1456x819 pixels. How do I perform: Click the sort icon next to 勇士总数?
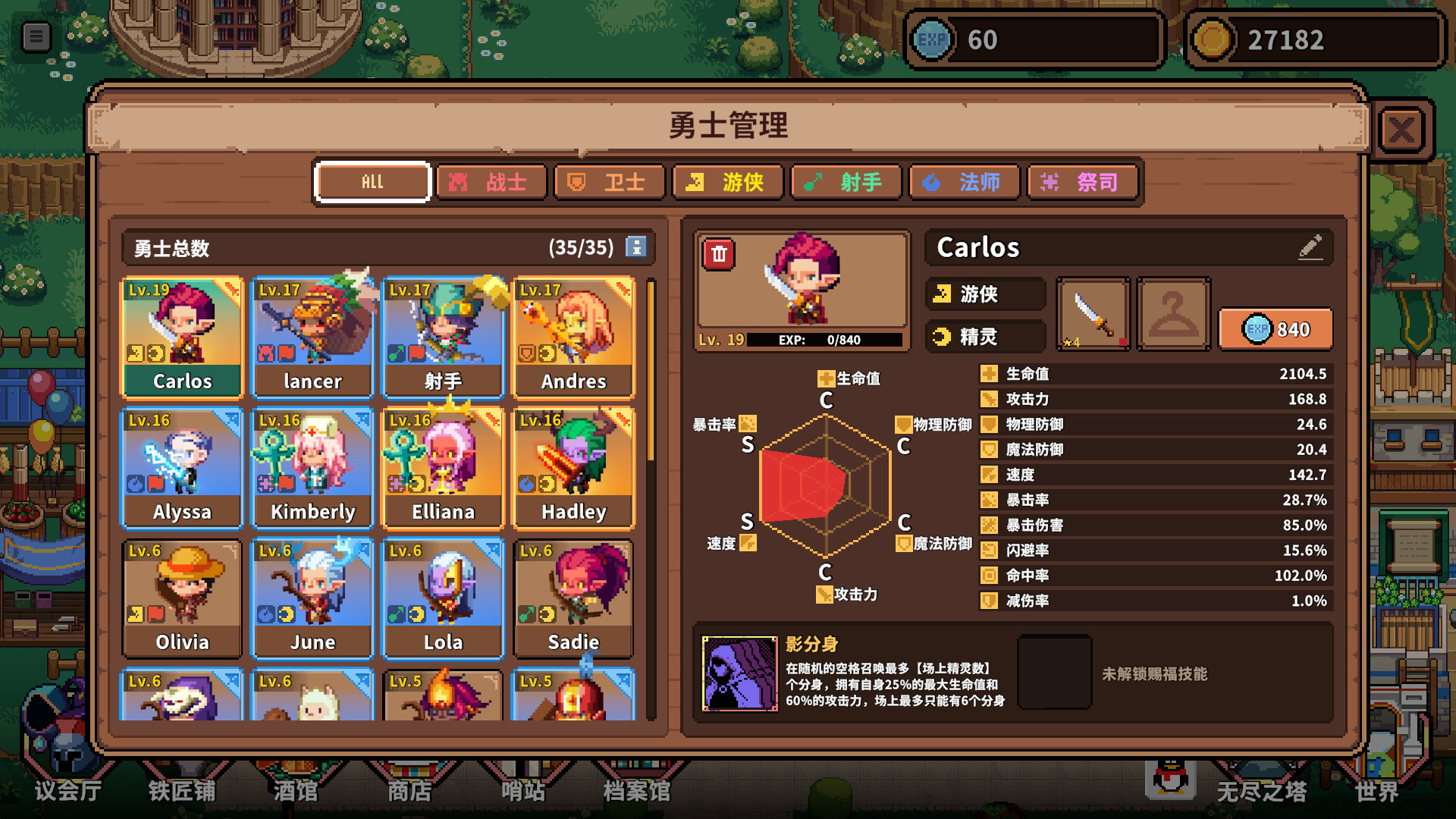point(637,248)
